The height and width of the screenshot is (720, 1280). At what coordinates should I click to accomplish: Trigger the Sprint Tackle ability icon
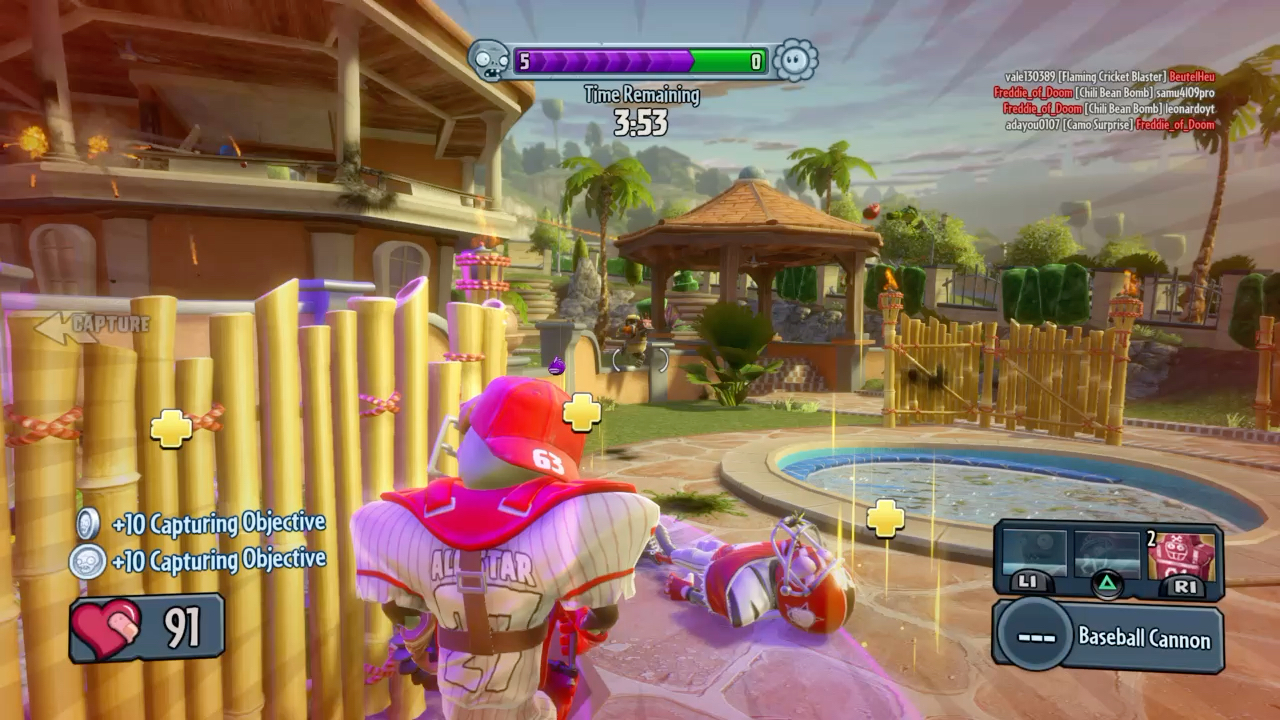(1033, 555)
